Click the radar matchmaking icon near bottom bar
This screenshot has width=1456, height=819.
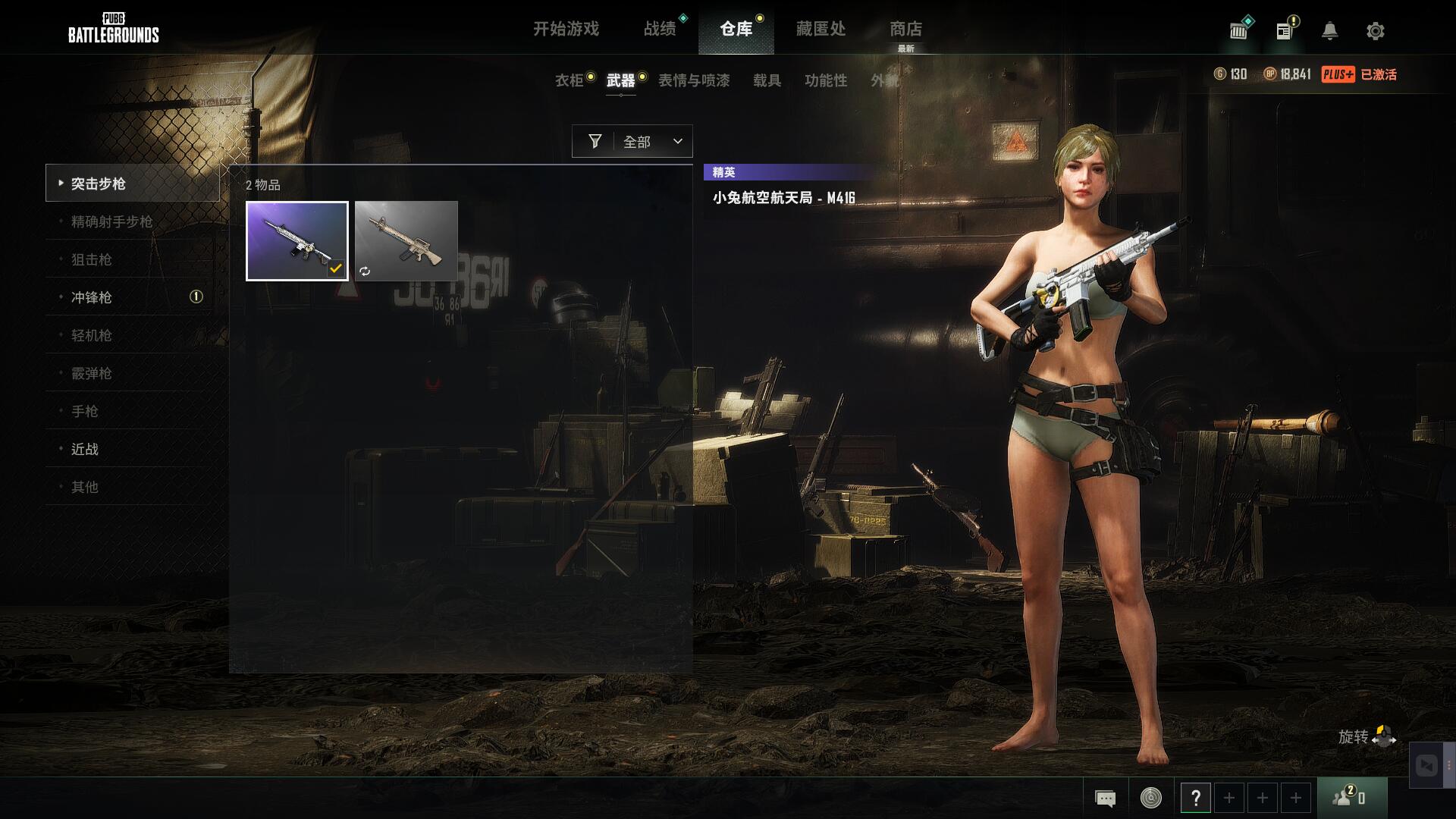pos(1149,797)
